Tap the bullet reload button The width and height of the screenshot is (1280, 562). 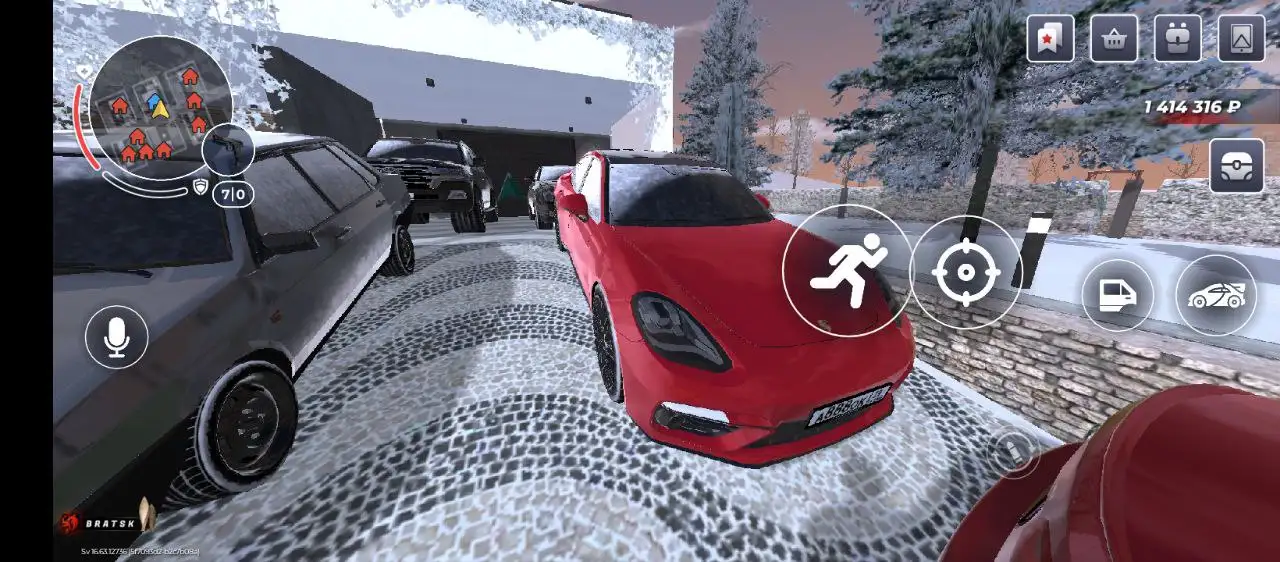1013,453
